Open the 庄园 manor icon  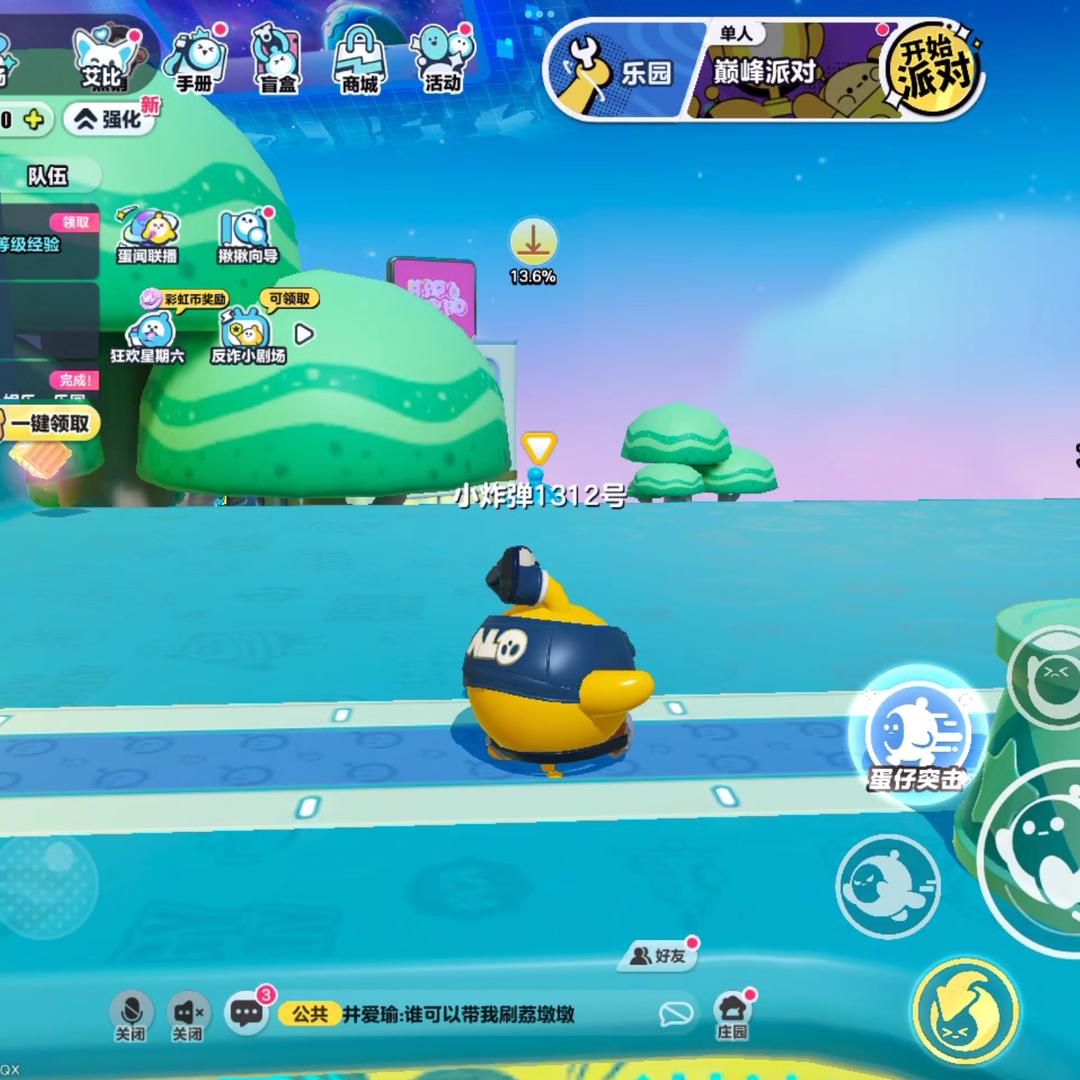point(733,1015)
